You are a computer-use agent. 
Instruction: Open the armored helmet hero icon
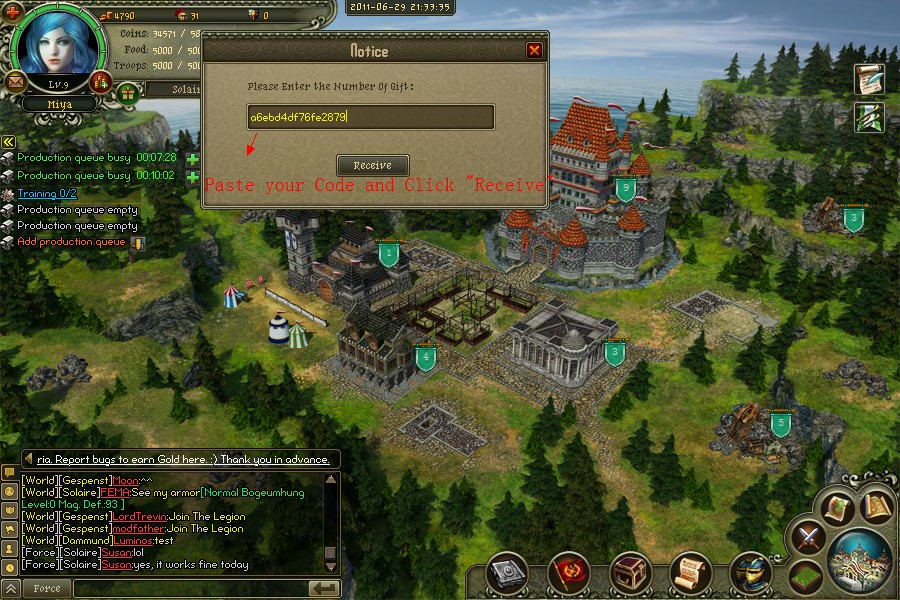749,572
